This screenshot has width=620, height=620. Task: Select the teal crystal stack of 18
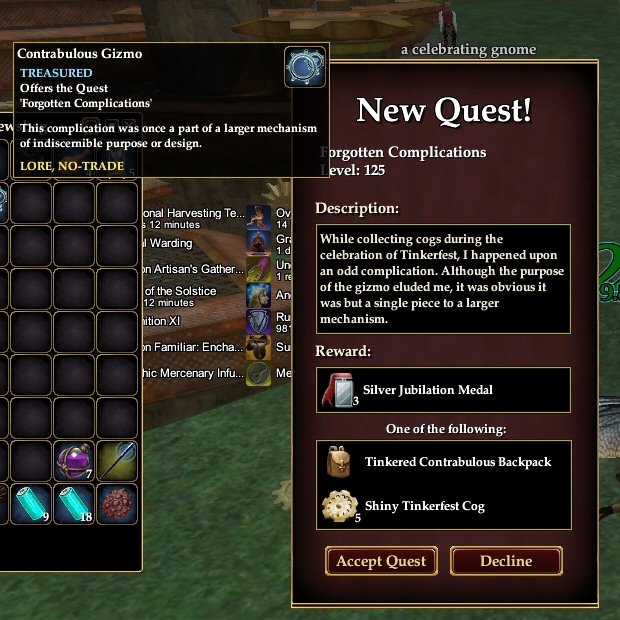[75, 504]
